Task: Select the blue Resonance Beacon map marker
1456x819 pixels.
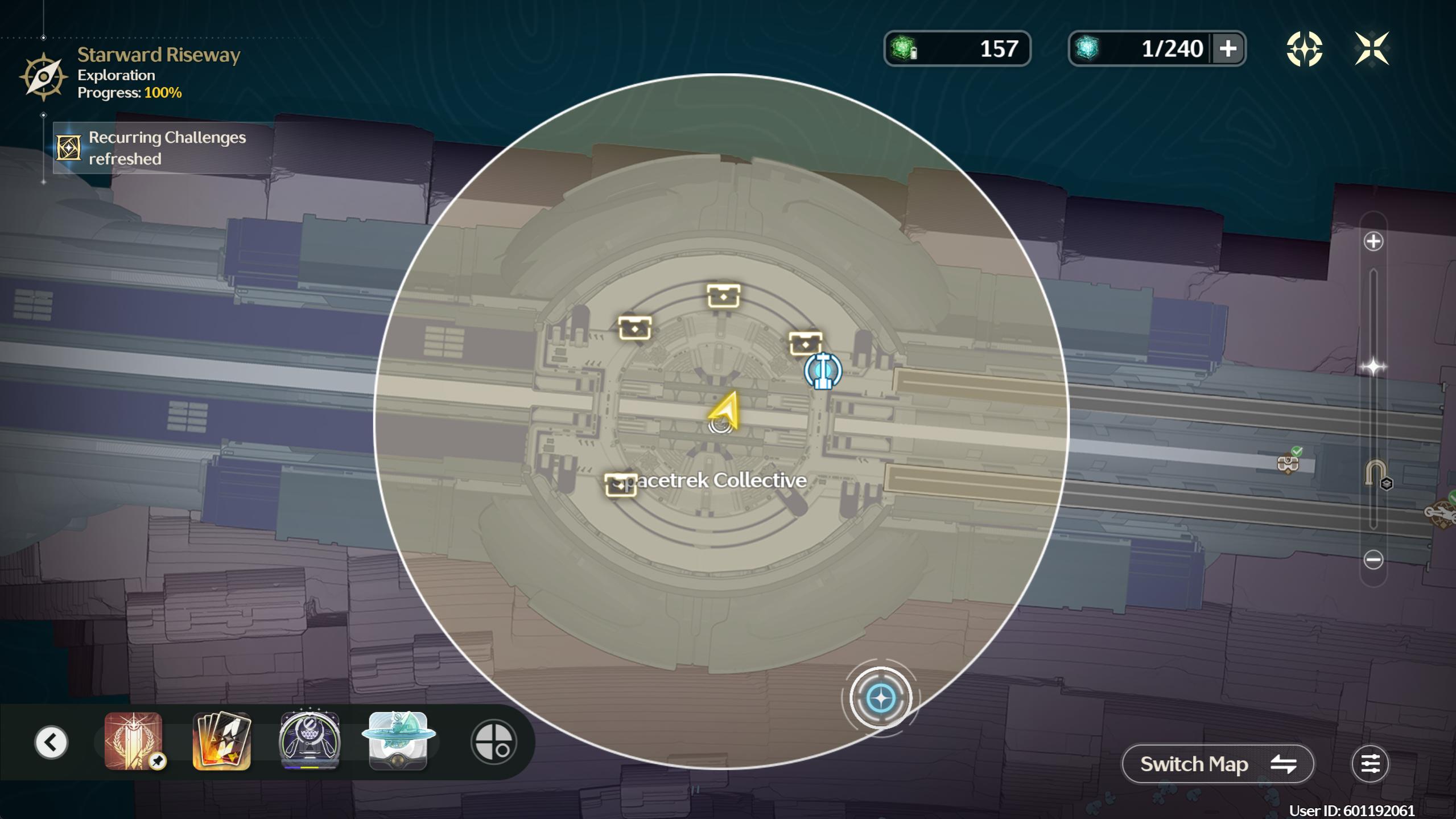Action: (x=822, y=371)
